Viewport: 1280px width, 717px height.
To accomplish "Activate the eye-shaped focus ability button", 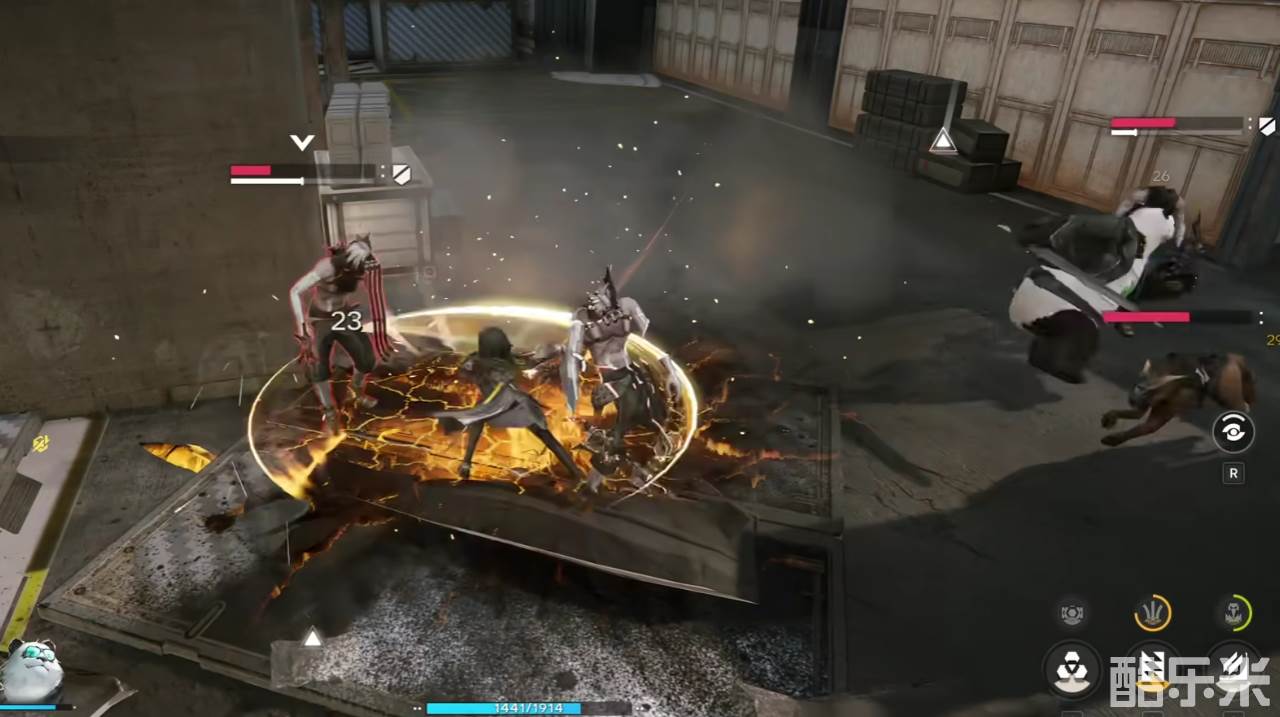I will click(x=1233, y=432).
